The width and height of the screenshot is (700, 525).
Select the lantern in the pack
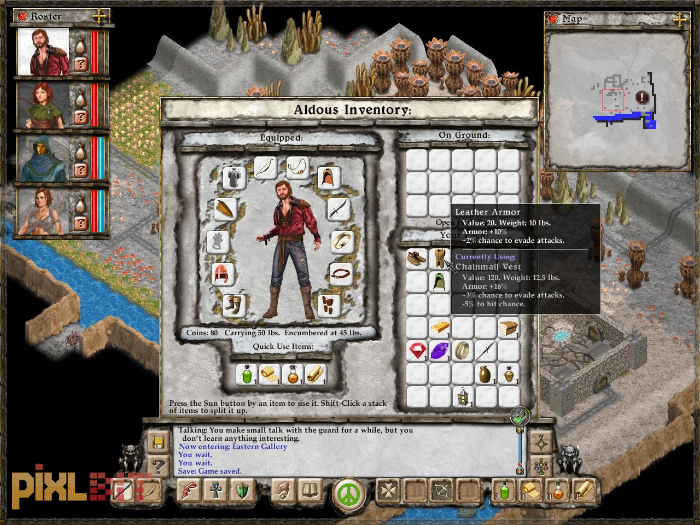tap(463, 397)
